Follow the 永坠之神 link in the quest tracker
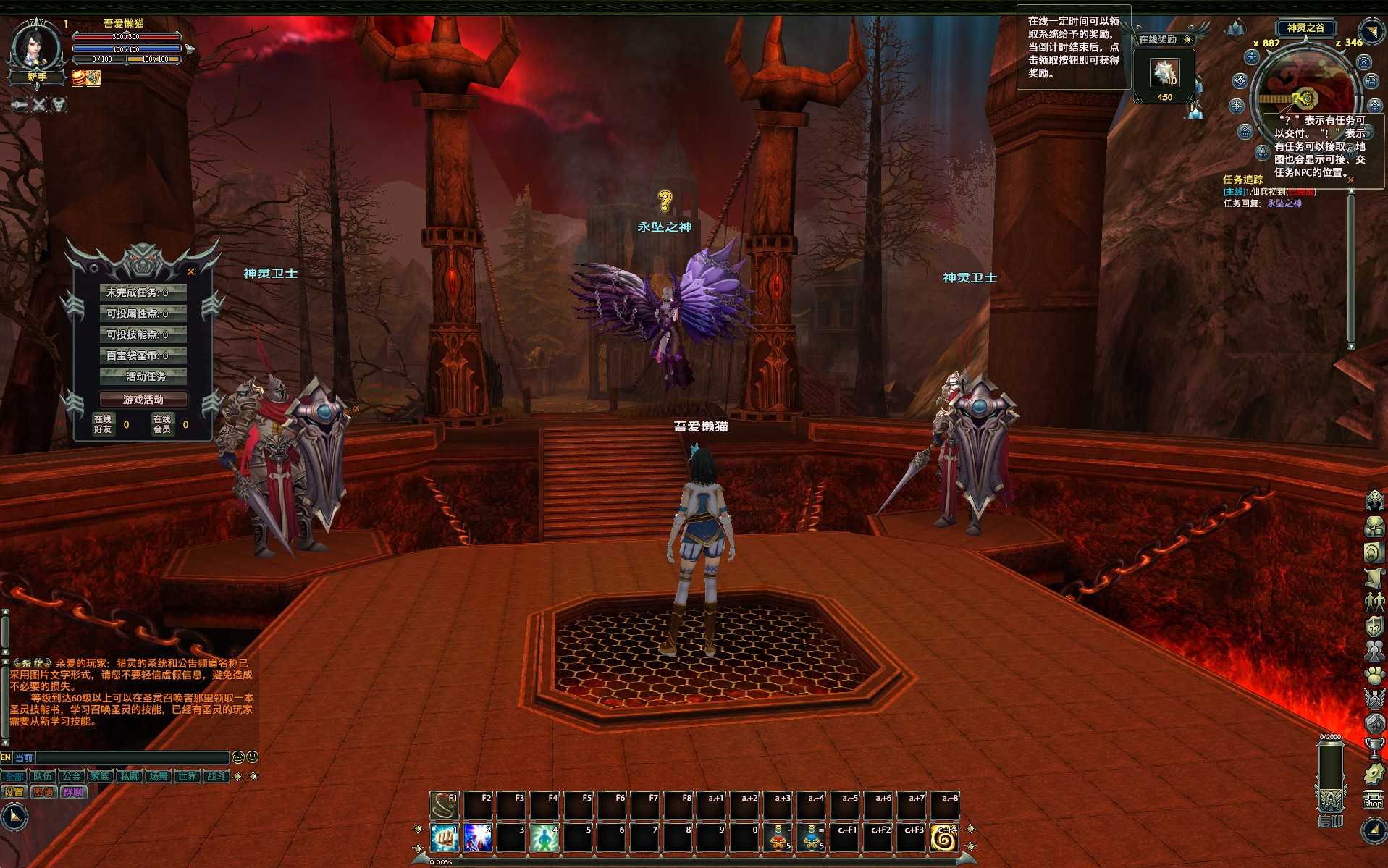This screenshot has width=1388, height=868. (1284, 203)
